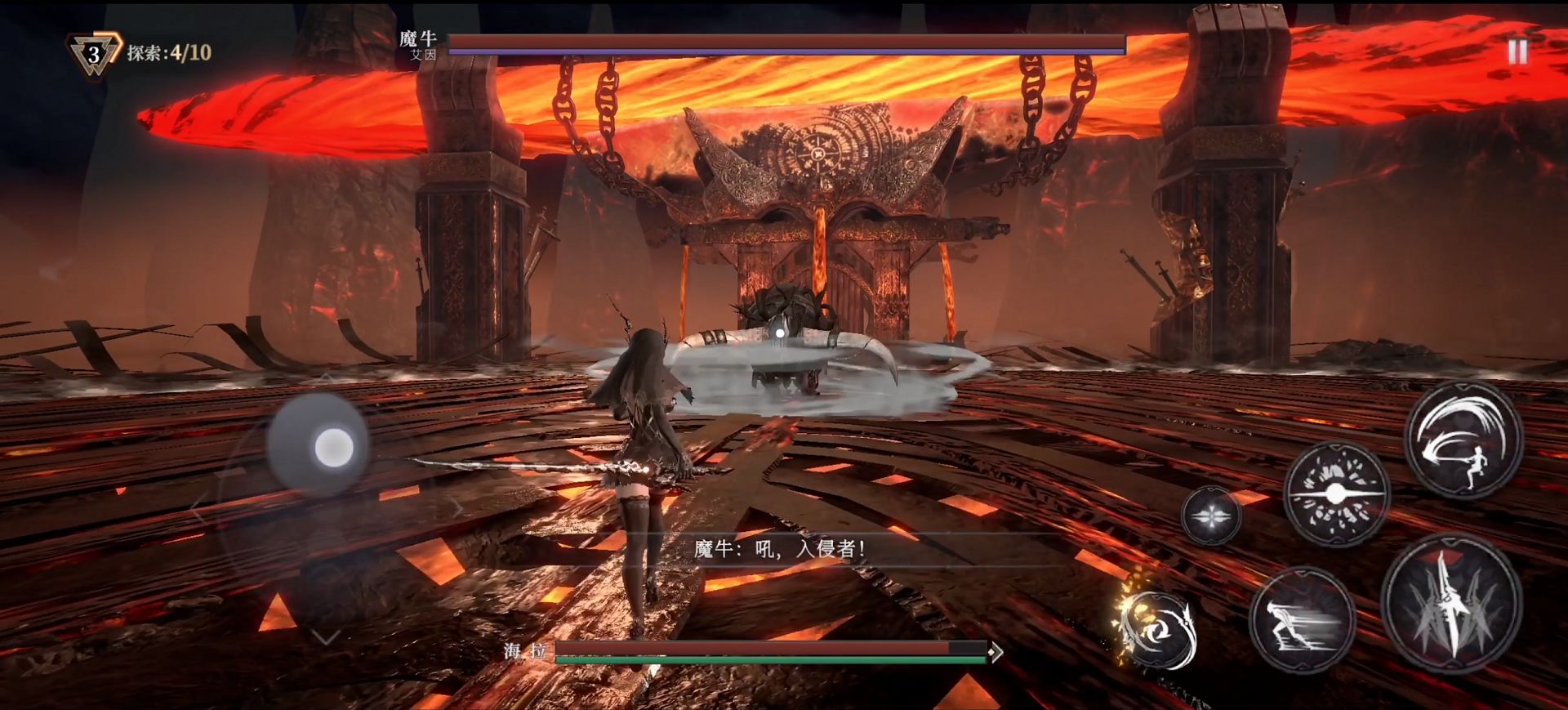Perform the sprint dash ability
Viewport: 1568px width, 710px height.
click(x=1302, y=620)
